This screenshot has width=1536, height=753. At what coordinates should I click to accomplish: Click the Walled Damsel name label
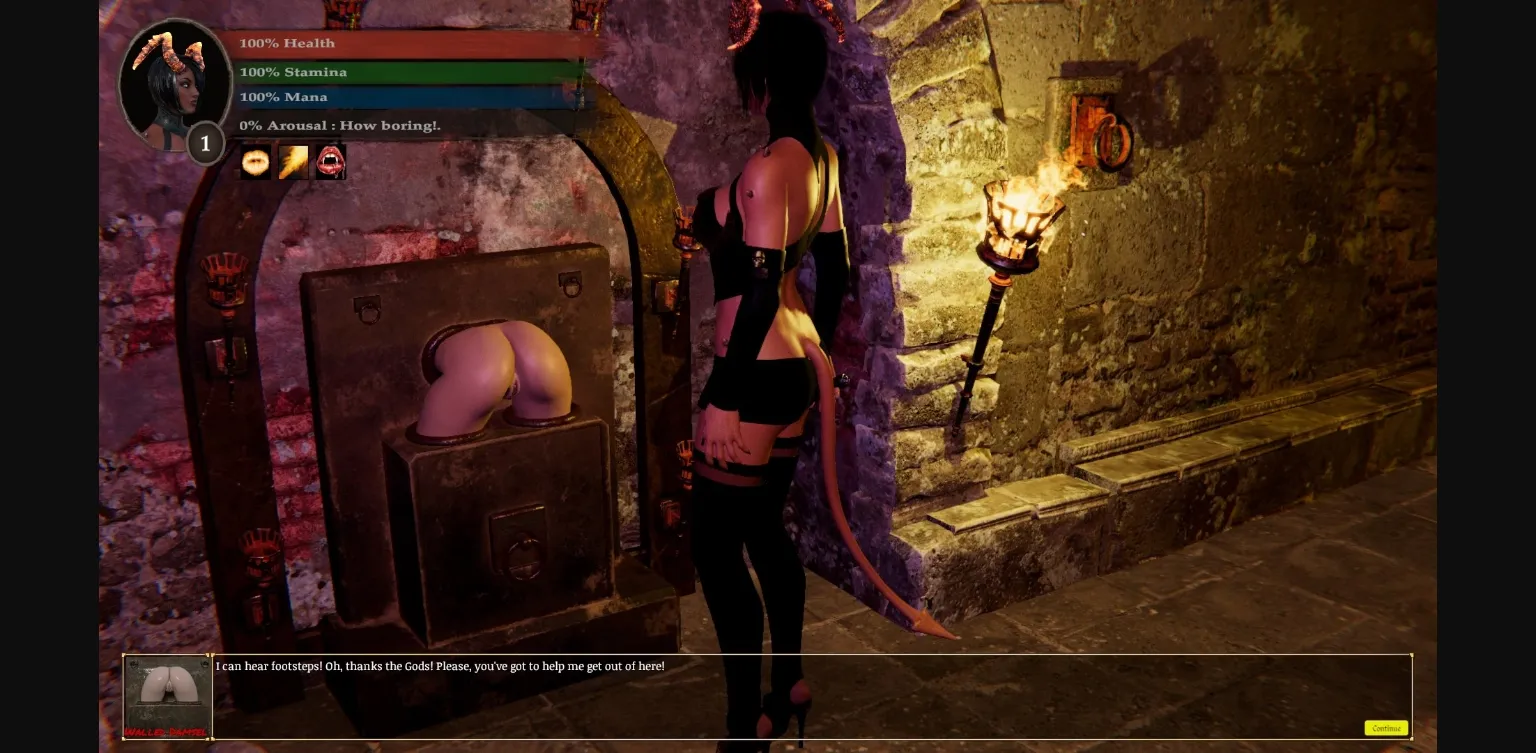pos(166,734)
